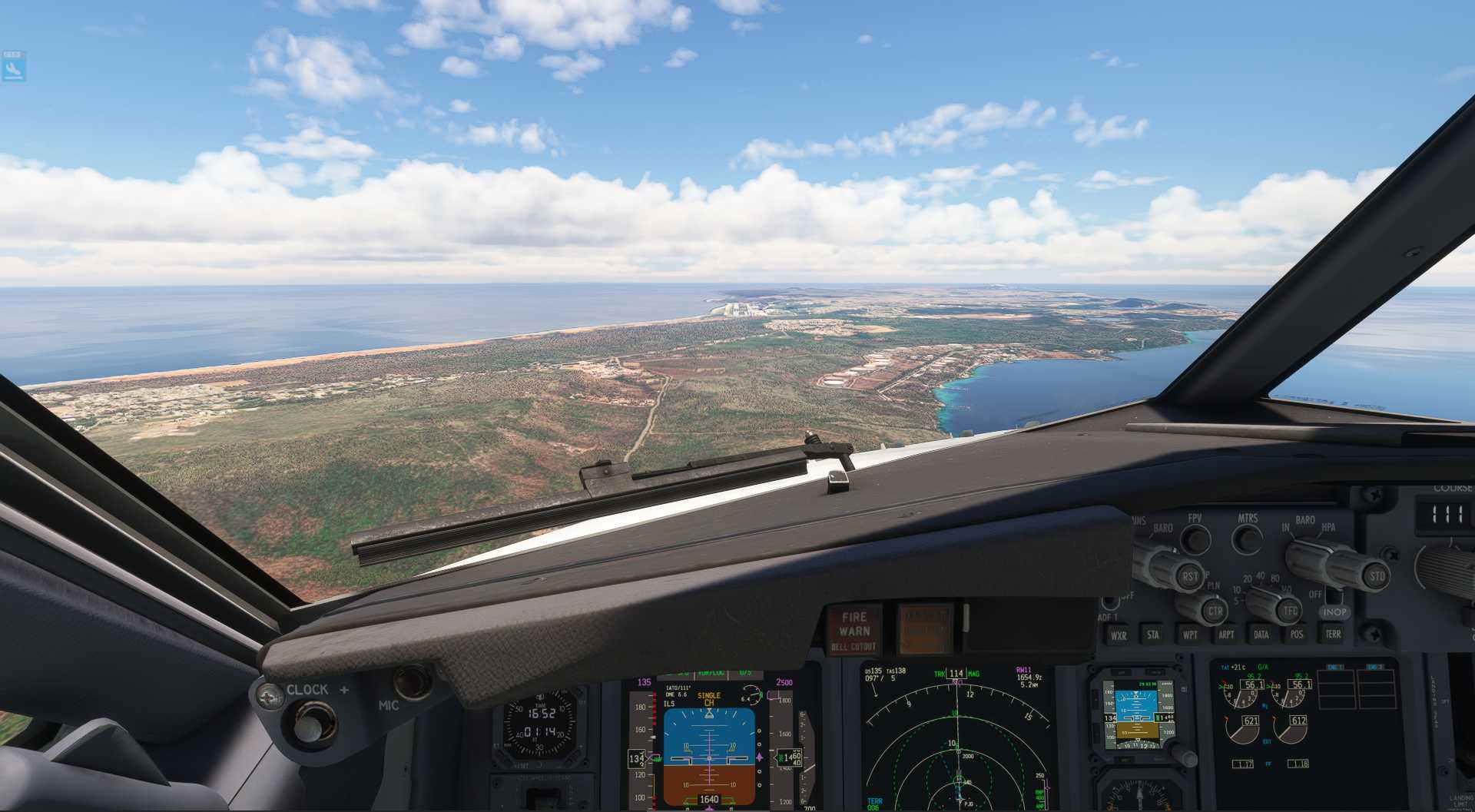Toggle the POS position map button
1475x812 pixels.
coord(1297,635)
